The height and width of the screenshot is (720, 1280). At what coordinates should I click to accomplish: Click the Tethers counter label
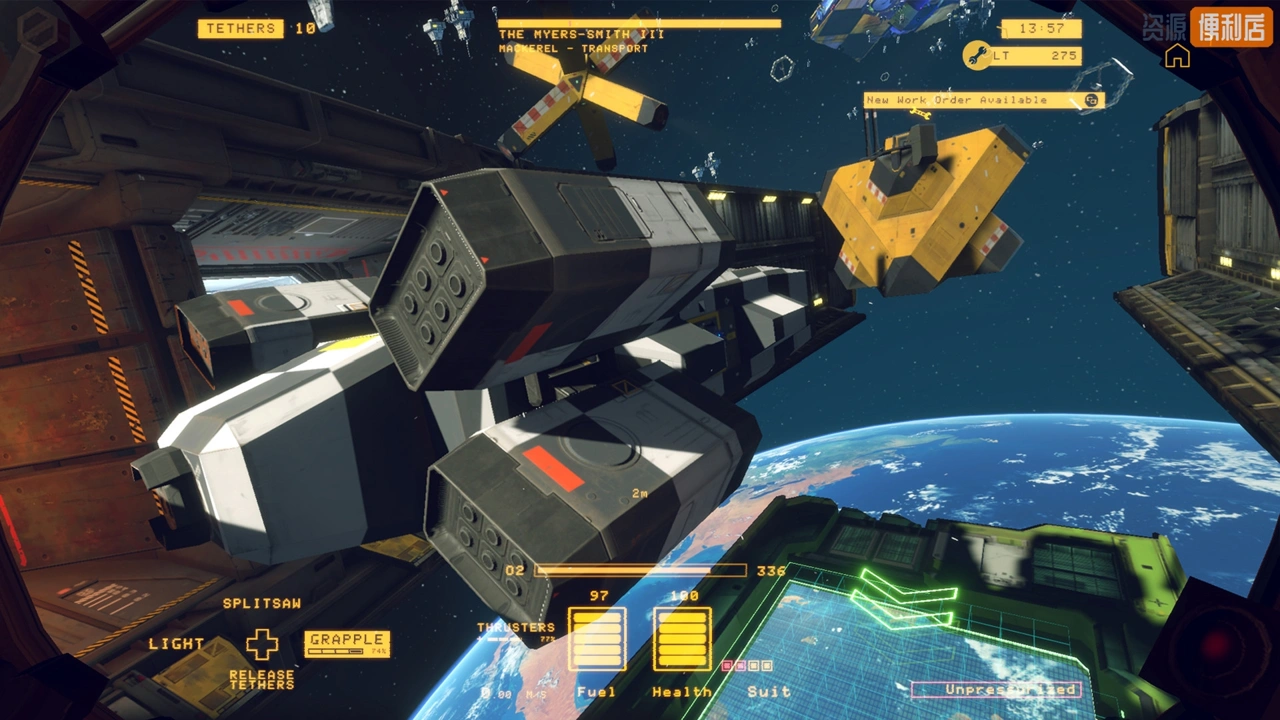click(x=241, y=29)
